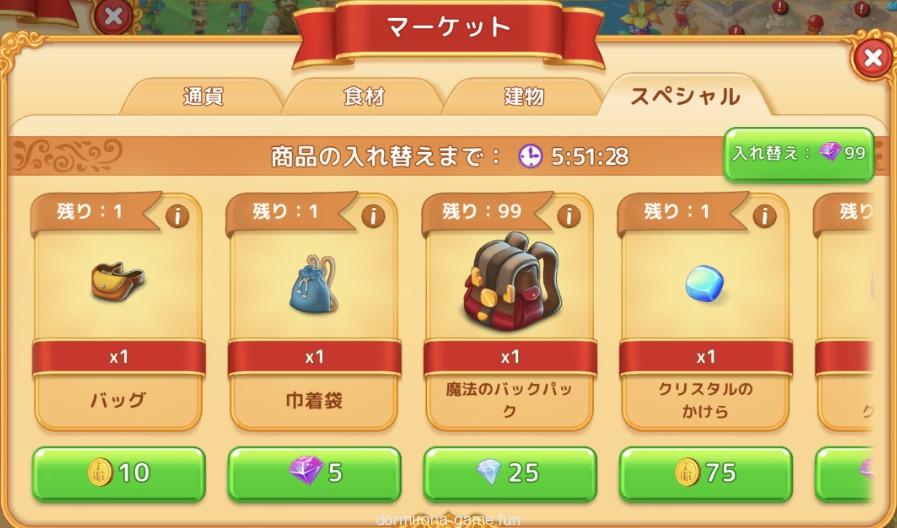Refresh items with 入れ替え for 99 gems

point(798,154)
